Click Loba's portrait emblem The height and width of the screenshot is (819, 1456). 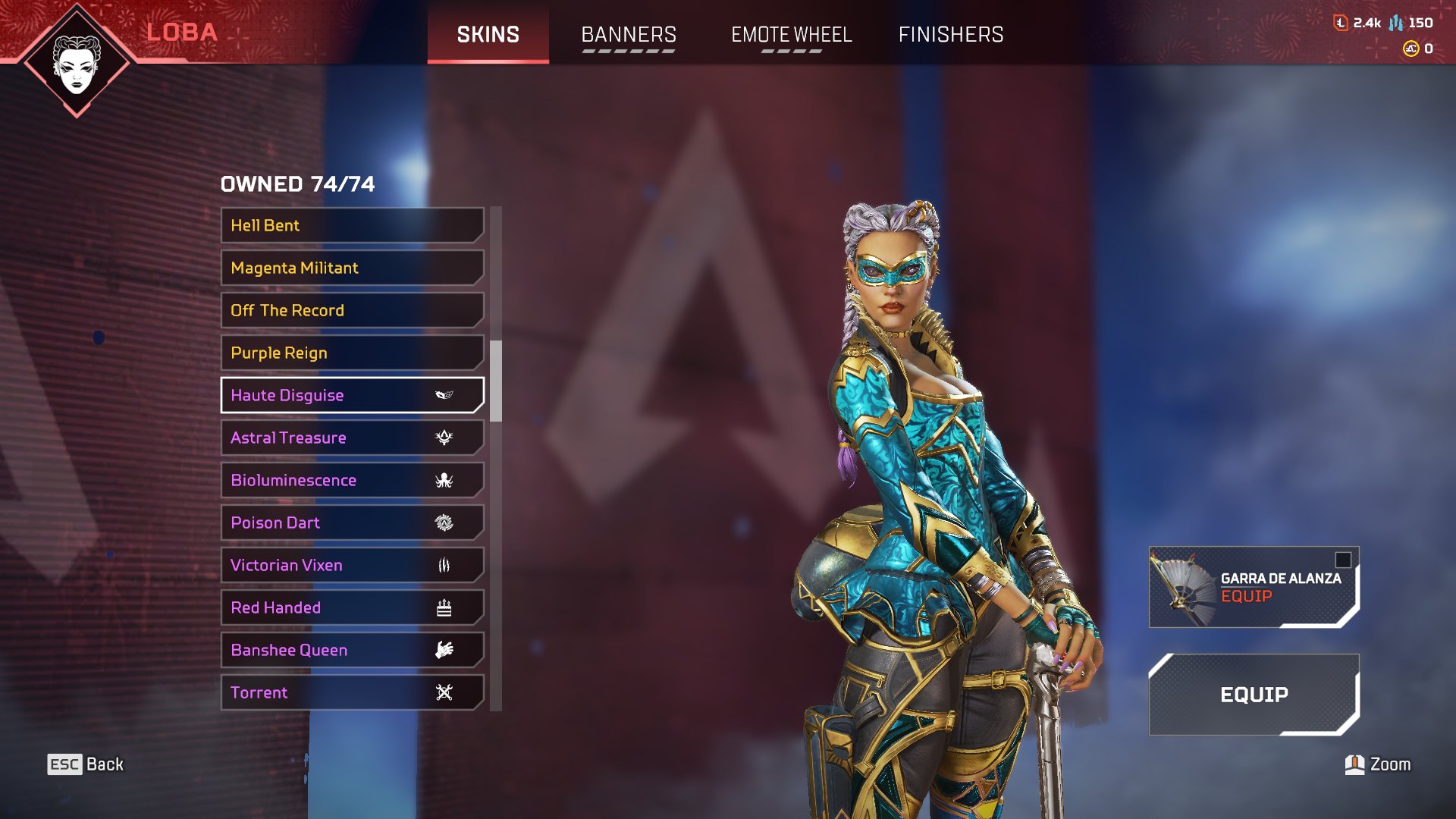(77, 62)
